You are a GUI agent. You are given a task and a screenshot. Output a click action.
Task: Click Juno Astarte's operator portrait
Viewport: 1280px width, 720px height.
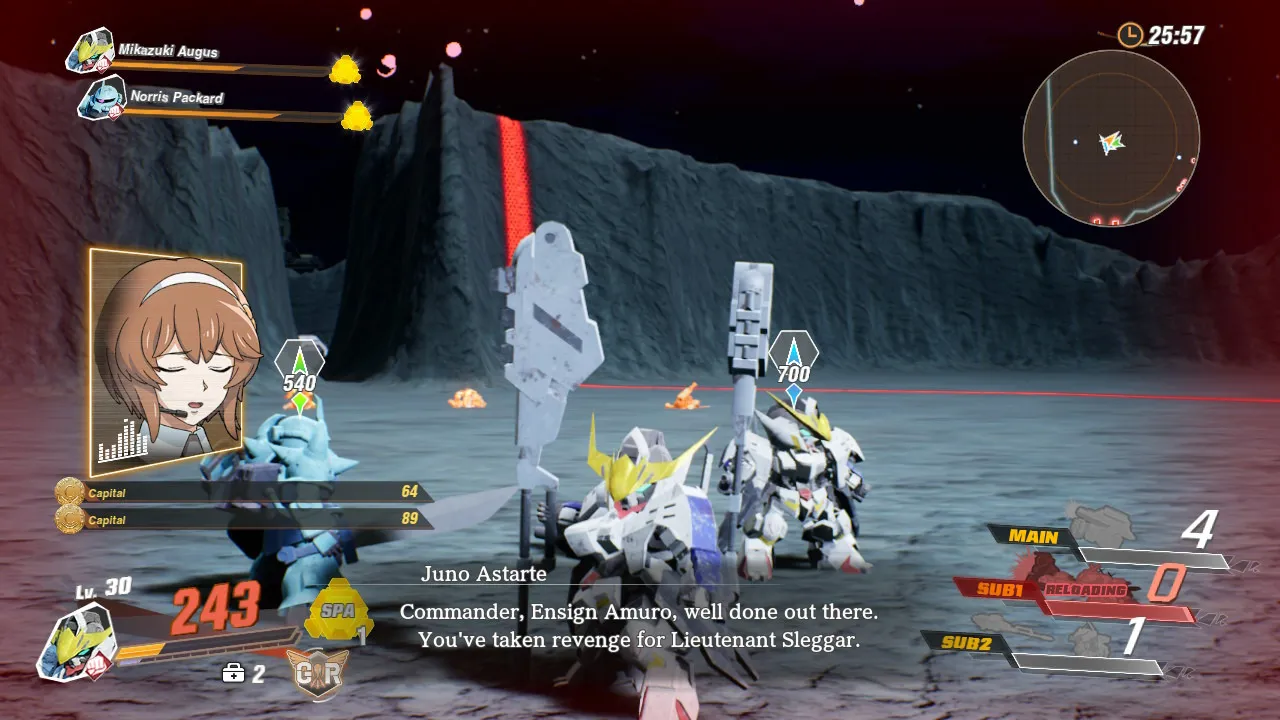tap(166, 362)
